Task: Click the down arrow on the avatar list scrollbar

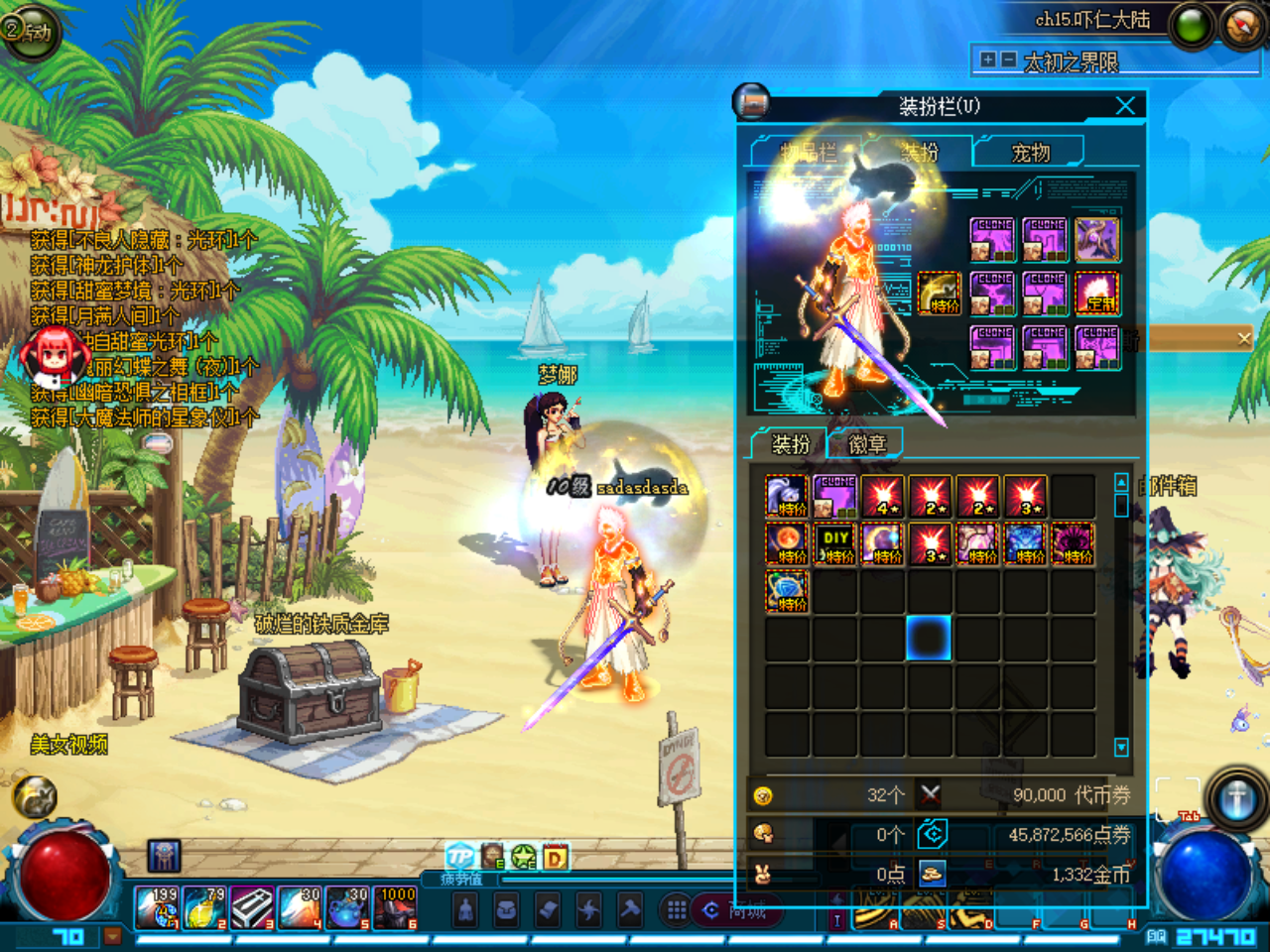Action: (1122, 747)
